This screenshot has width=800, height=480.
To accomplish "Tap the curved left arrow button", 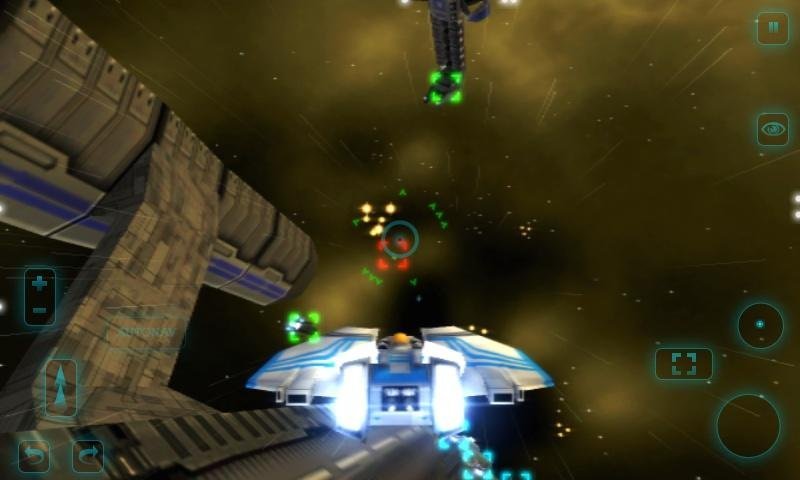I will [x=34, y=456].
